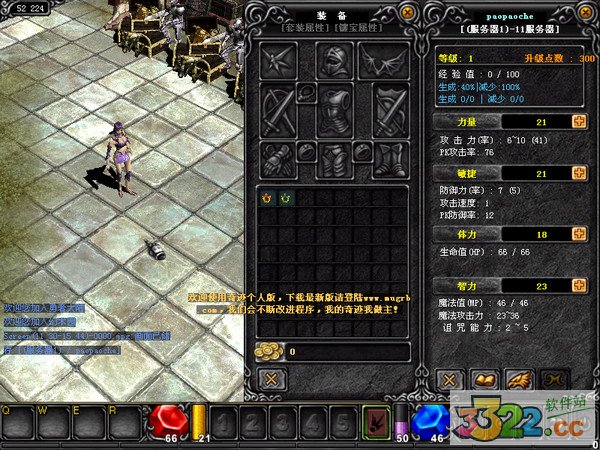Open the winged icon in stats panel
Viewport: 600px width, 450px height.
click(518, 379)
